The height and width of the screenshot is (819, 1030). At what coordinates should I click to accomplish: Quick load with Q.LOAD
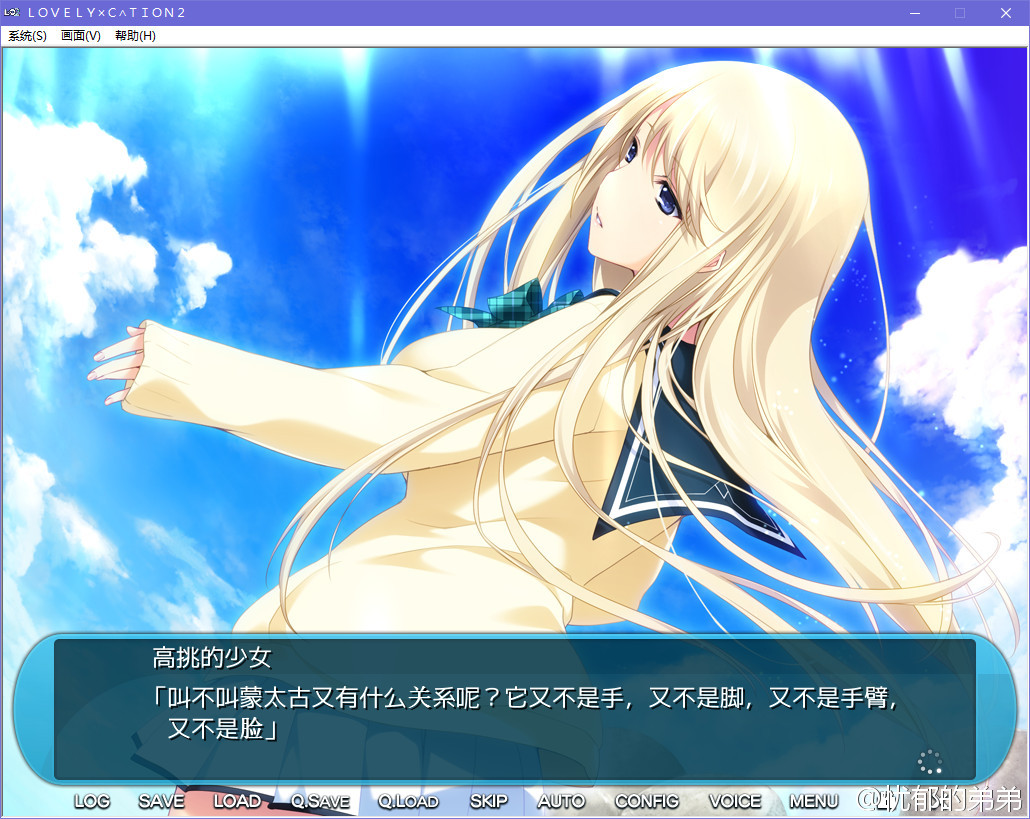[408, 801]
